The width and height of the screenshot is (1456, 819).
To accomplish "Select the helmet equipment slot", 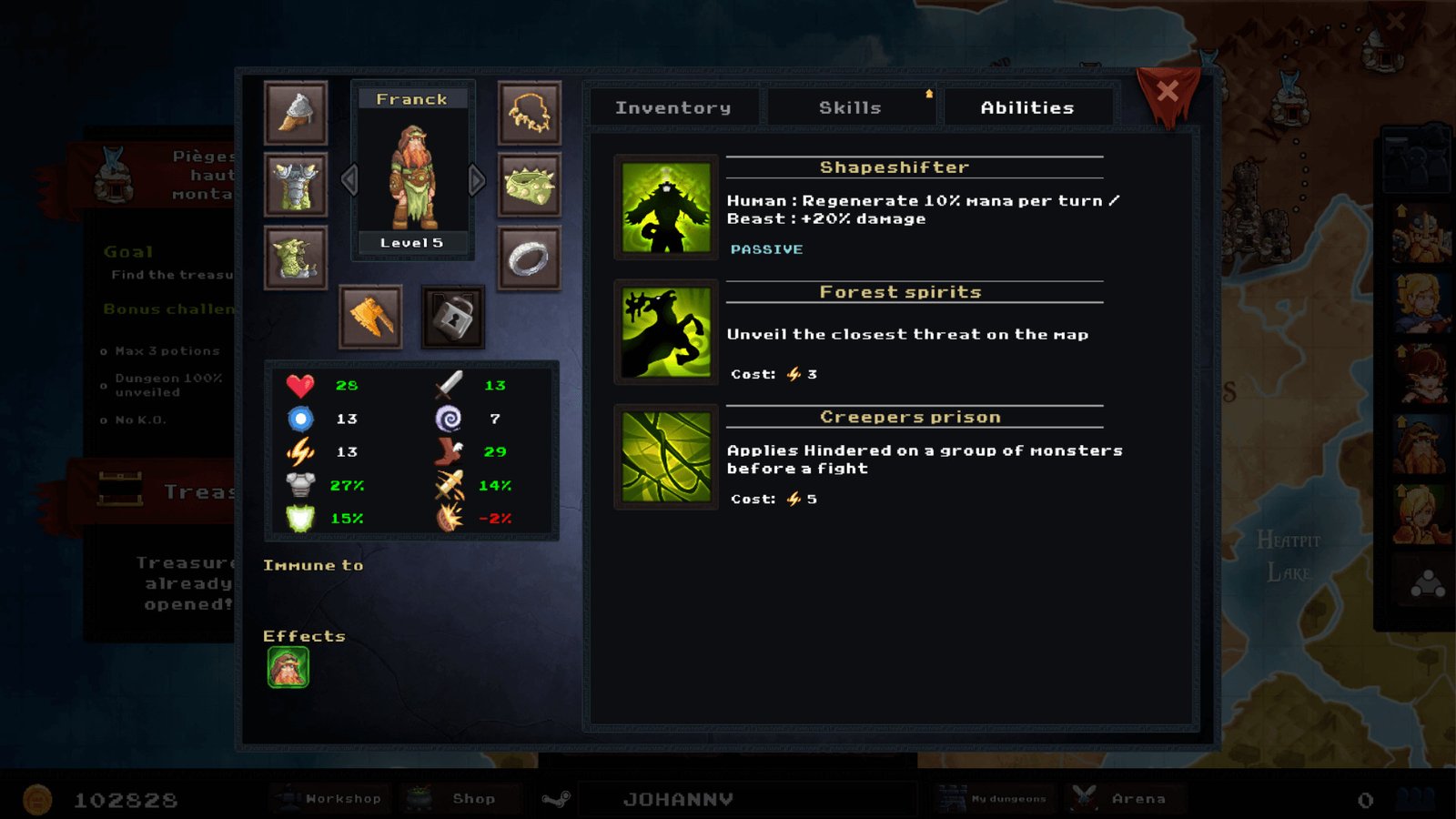I will click(x=296, y=113).
